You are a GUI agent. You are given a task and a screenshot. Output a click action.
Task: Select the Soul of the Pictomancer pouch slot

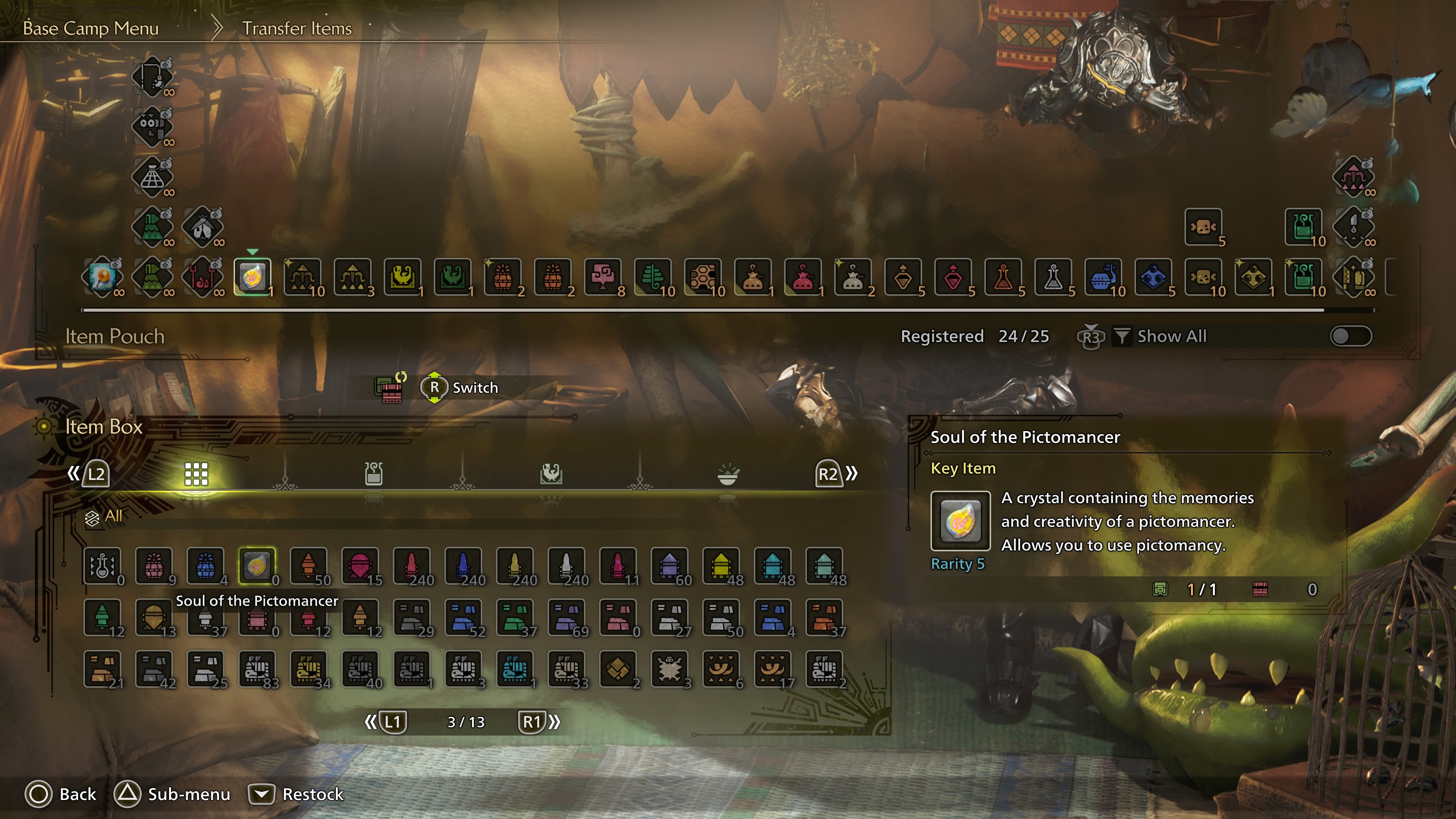(252, 277)
